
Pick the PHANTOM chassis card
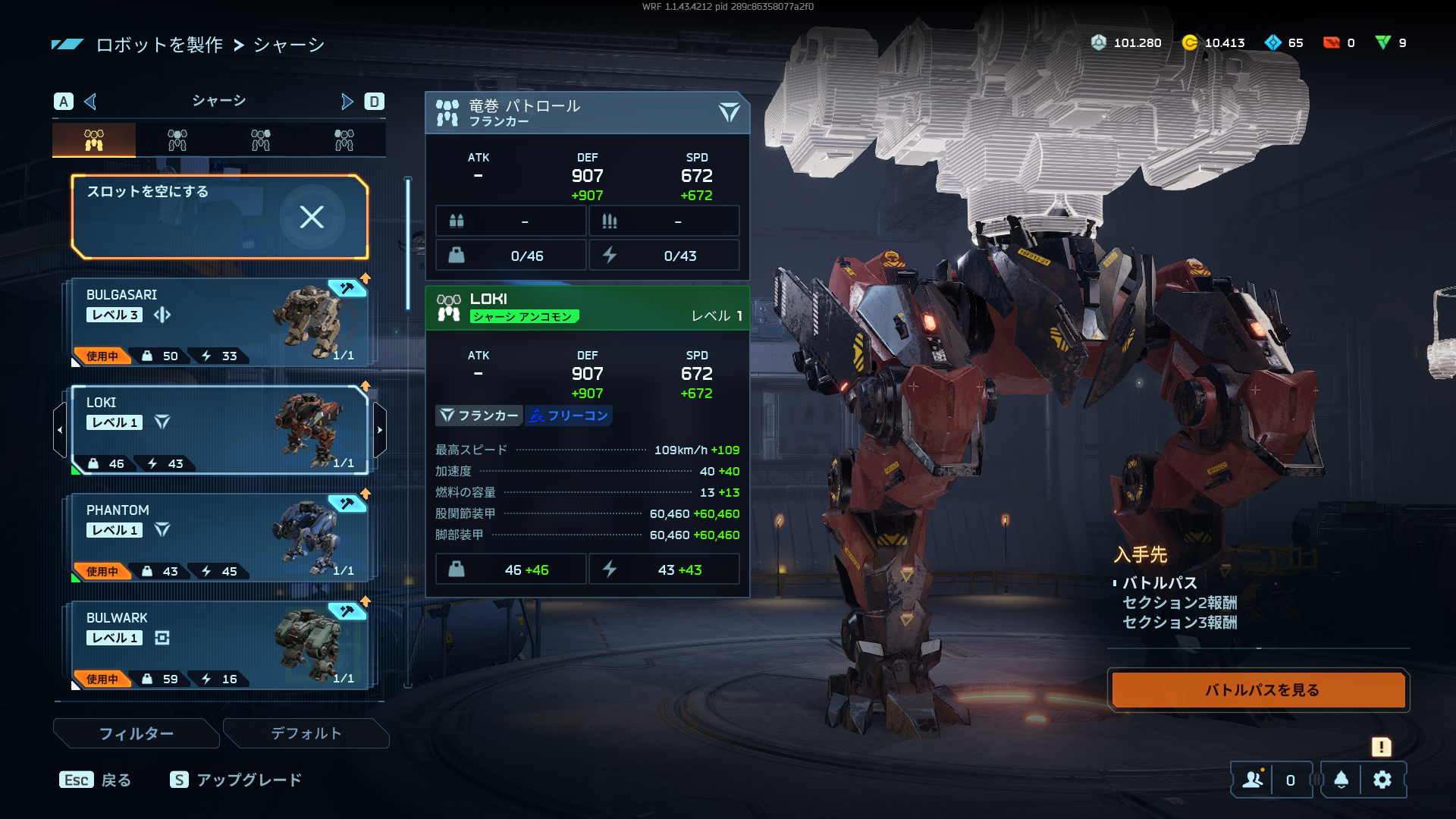(219, 538)
